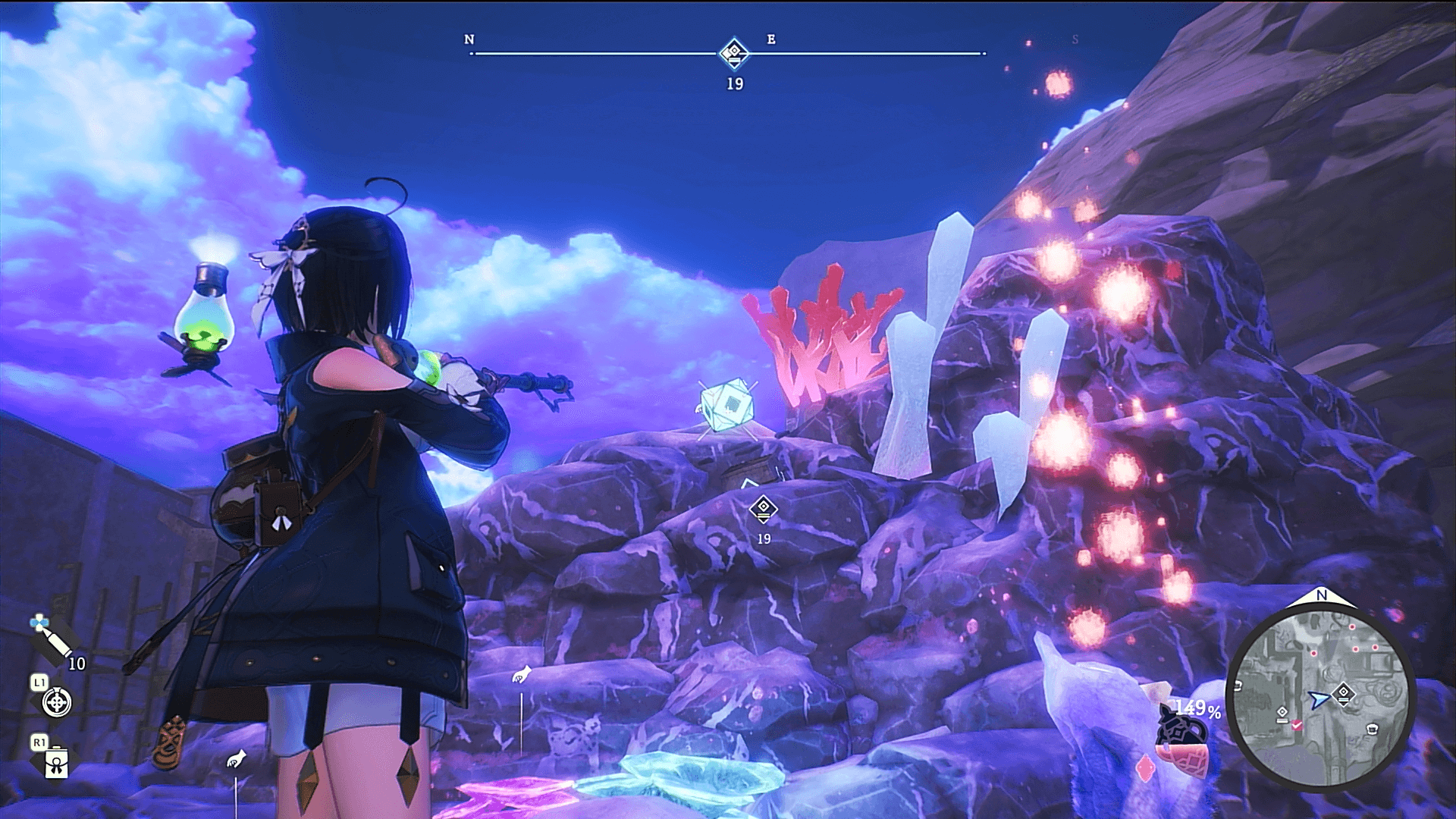Select the pink checkmark marker on minimap
The image size is (1456, 819).
tap(1297, 726)
